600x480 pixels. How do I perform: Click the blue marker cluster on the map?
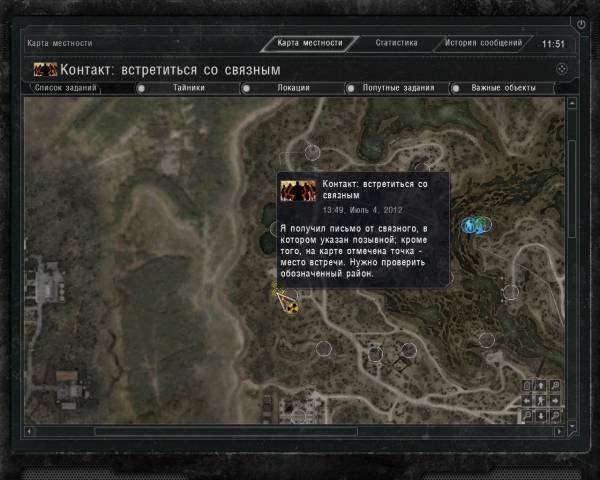click(474, 225)
